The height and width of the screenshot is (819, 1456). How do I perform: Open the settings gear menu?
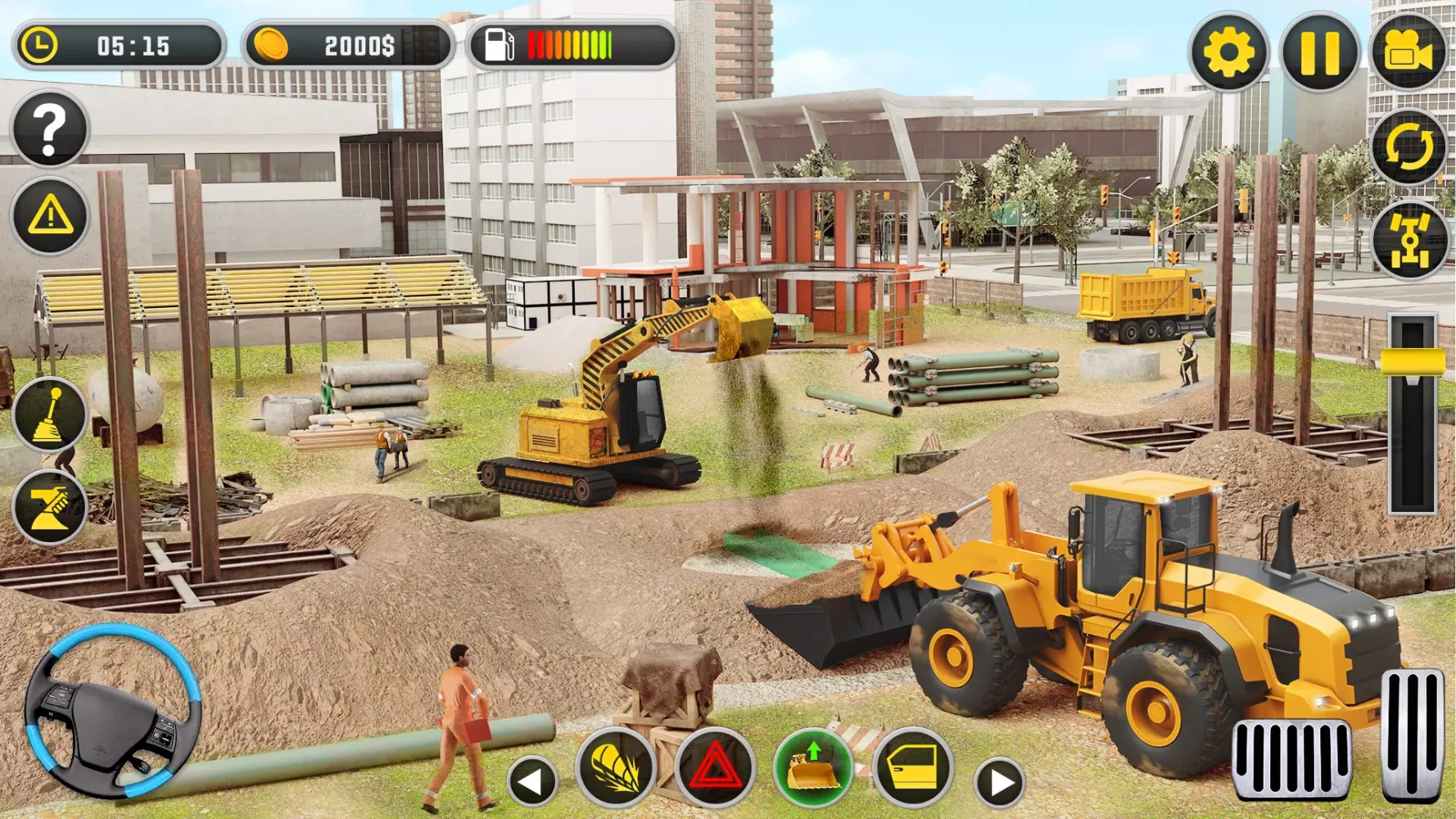1228,52
